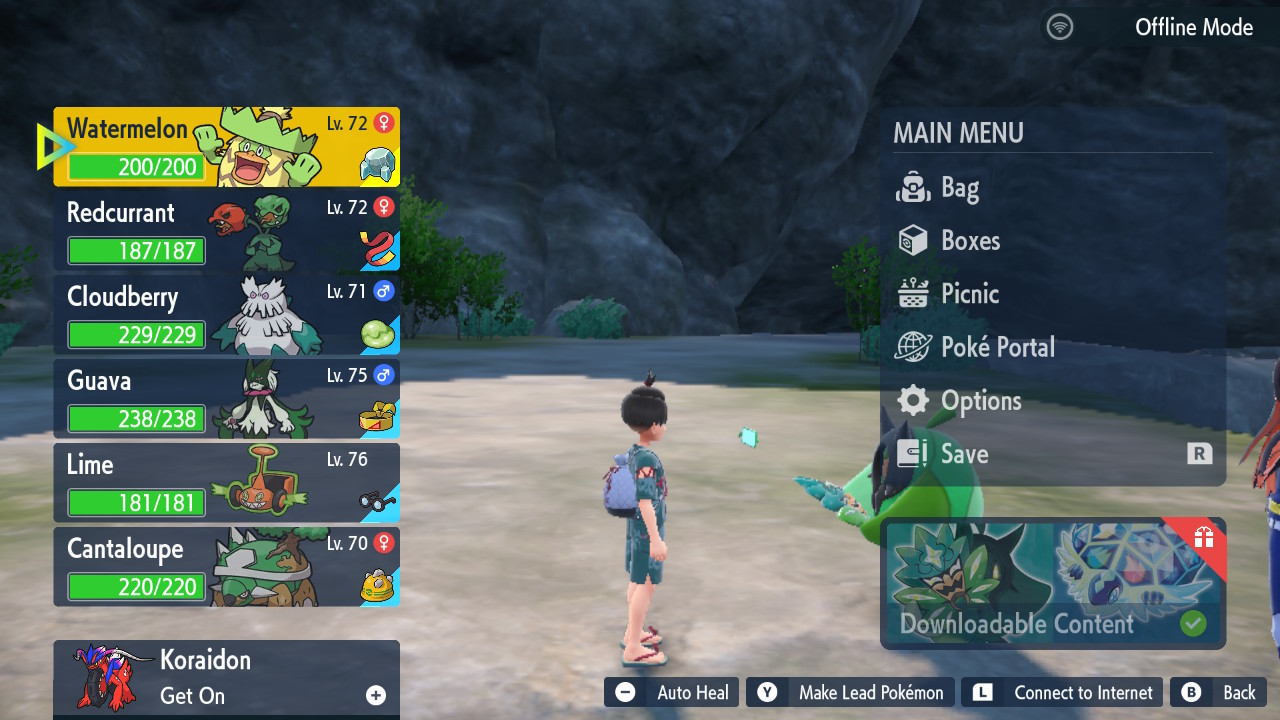Open the Bag menu entry
Image resolution: width=1280 pixels, height=720 pixels.
[x=960, y=188]
